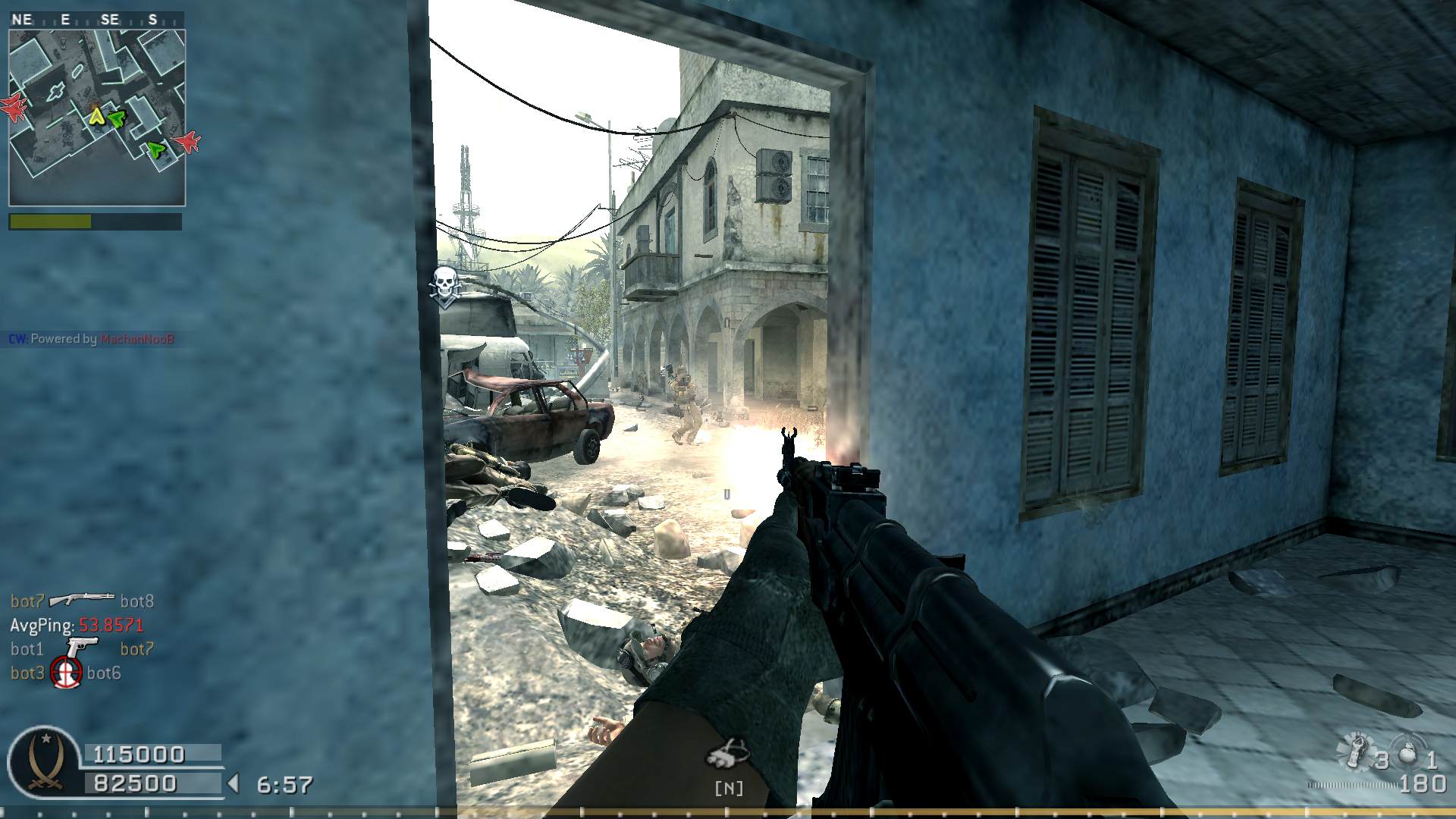The width and height of the screenshot is (1456, 819).
Task: Select the yellow player arrow on minimap
Action: click(x=96, y=116)
